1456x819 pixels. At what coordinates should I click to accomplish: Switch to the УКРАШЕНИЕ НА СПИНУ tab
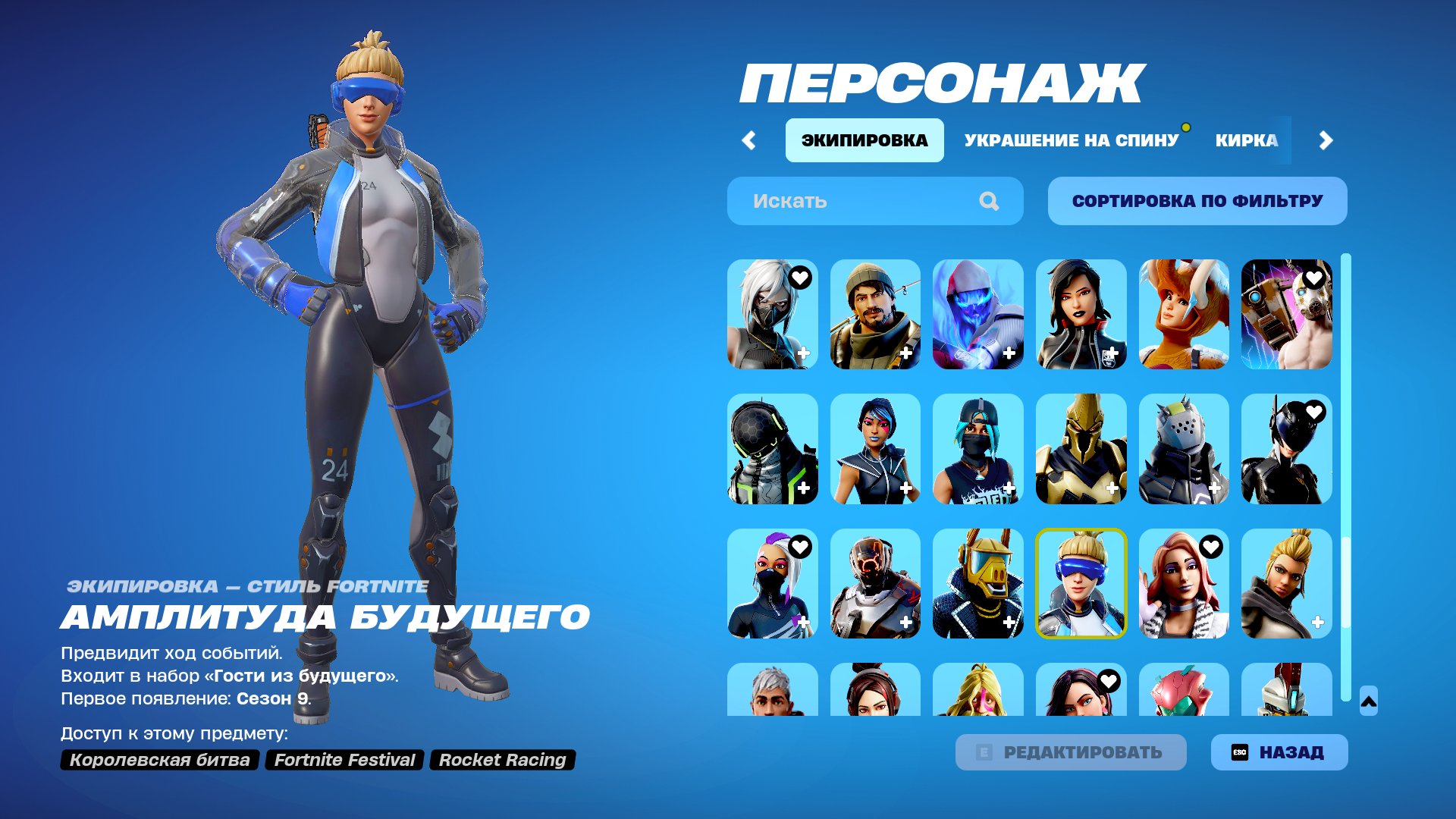[1069, 140]
